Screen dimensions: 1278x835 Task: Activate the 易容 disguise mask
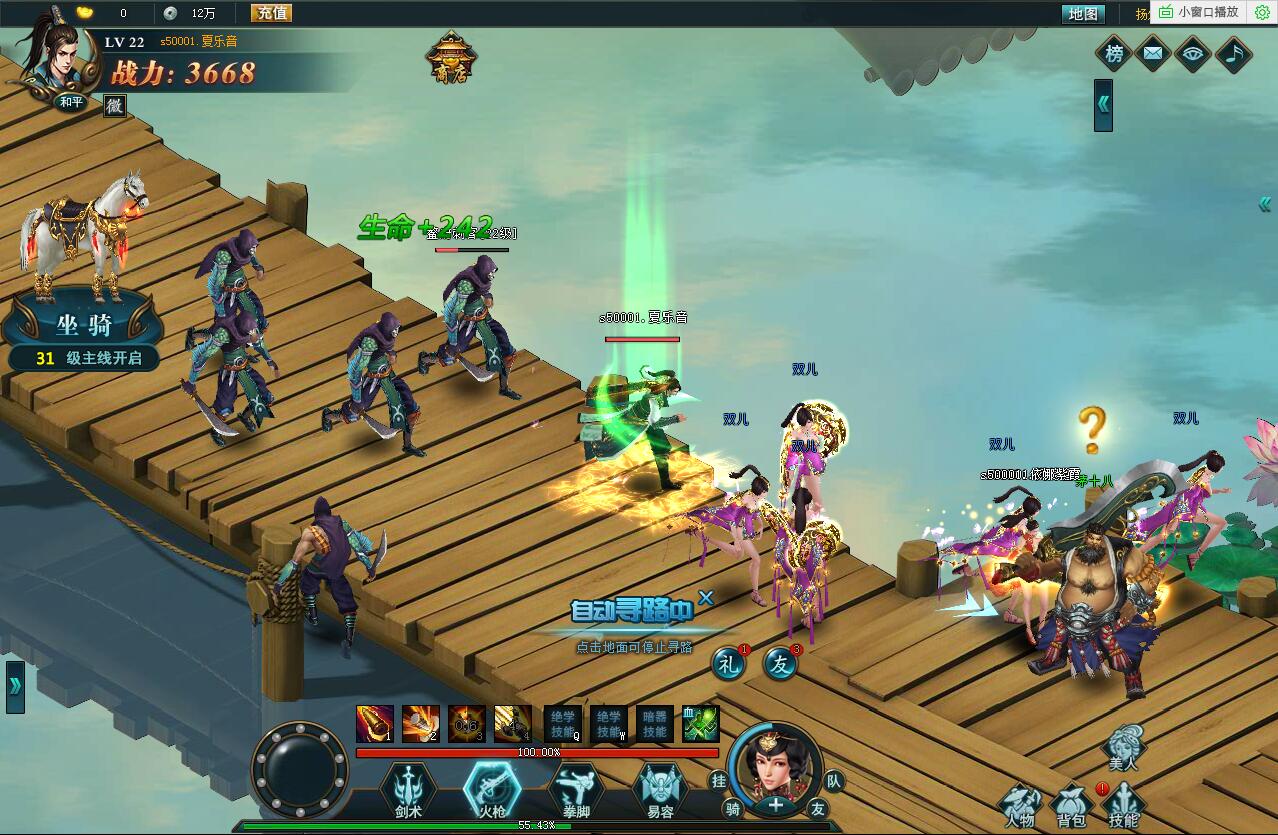661,790
